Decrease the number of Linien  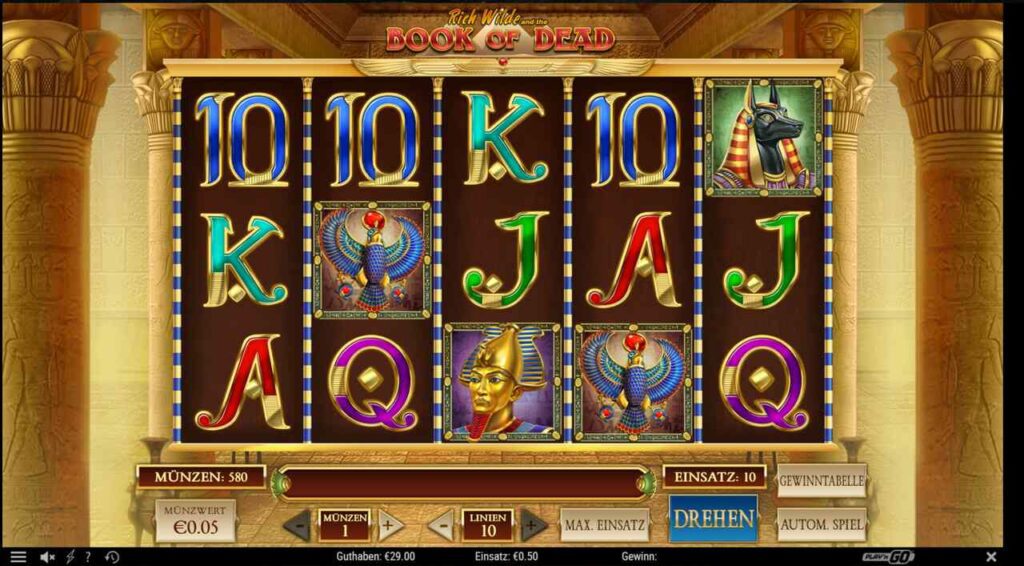(x=441, y=524)
